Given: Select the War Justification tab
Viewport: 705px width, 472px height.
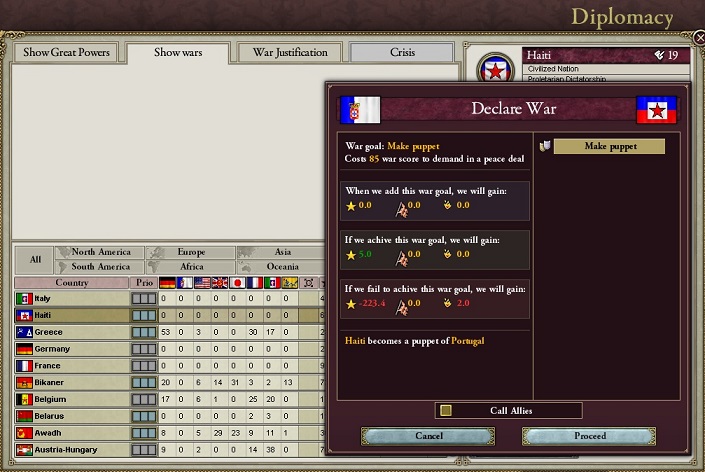Looking at the screenshot, I should coord(289,52).
